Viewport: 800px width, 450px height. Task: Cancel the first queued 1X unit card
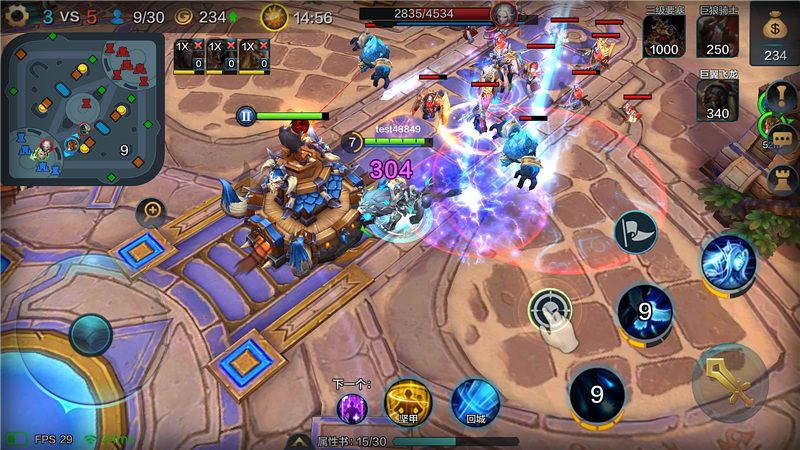(x=198, y=47)
